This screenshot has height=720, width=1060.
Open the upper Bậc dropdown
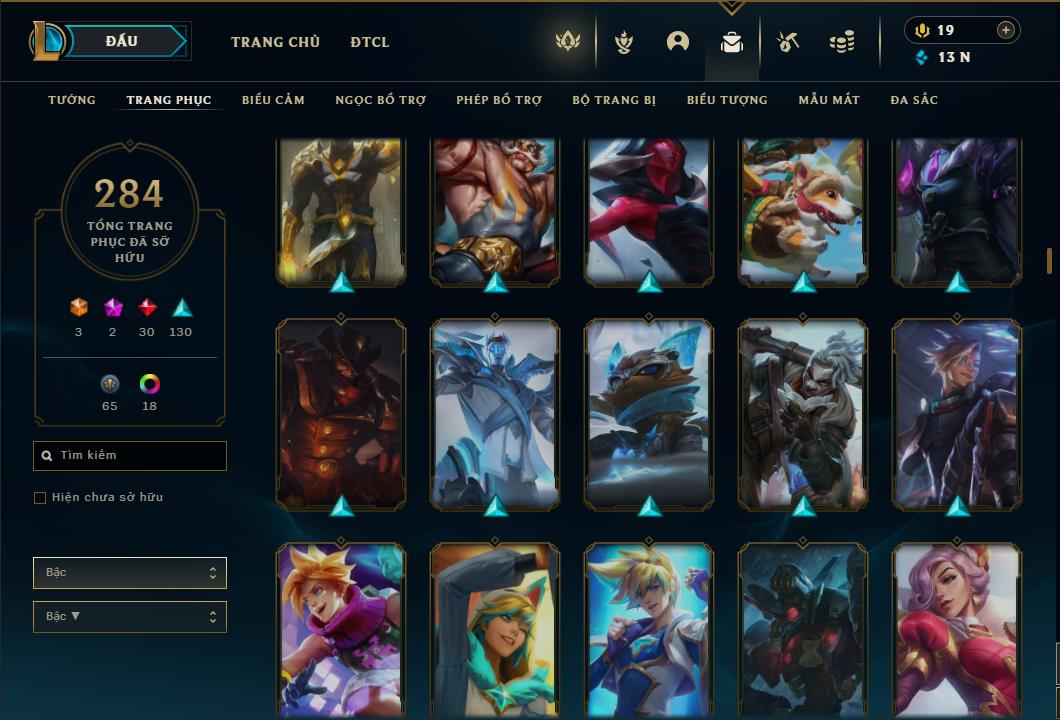tap(130, 573)
